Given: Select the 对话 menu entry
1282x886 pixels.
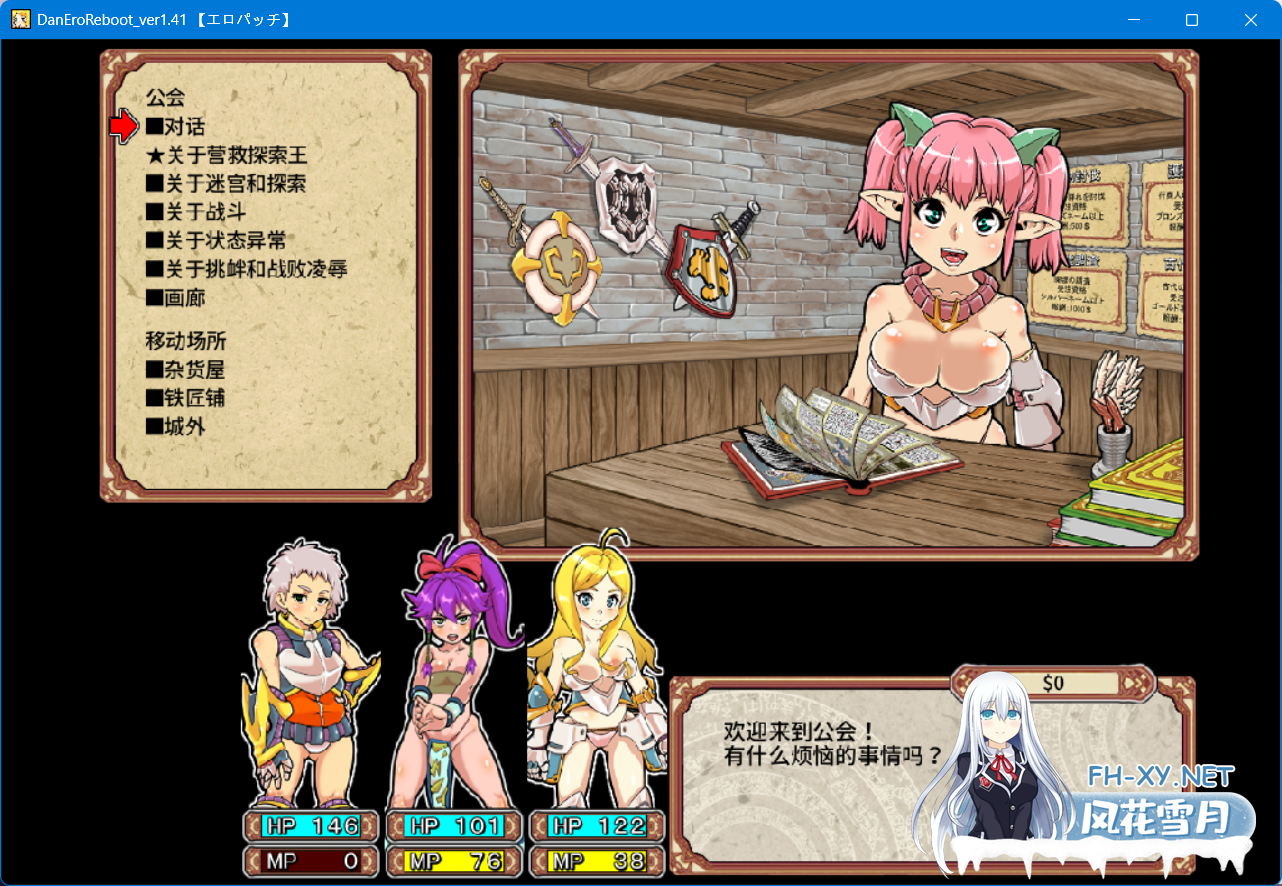Looking at the screenshot, I should pos(175,127).
